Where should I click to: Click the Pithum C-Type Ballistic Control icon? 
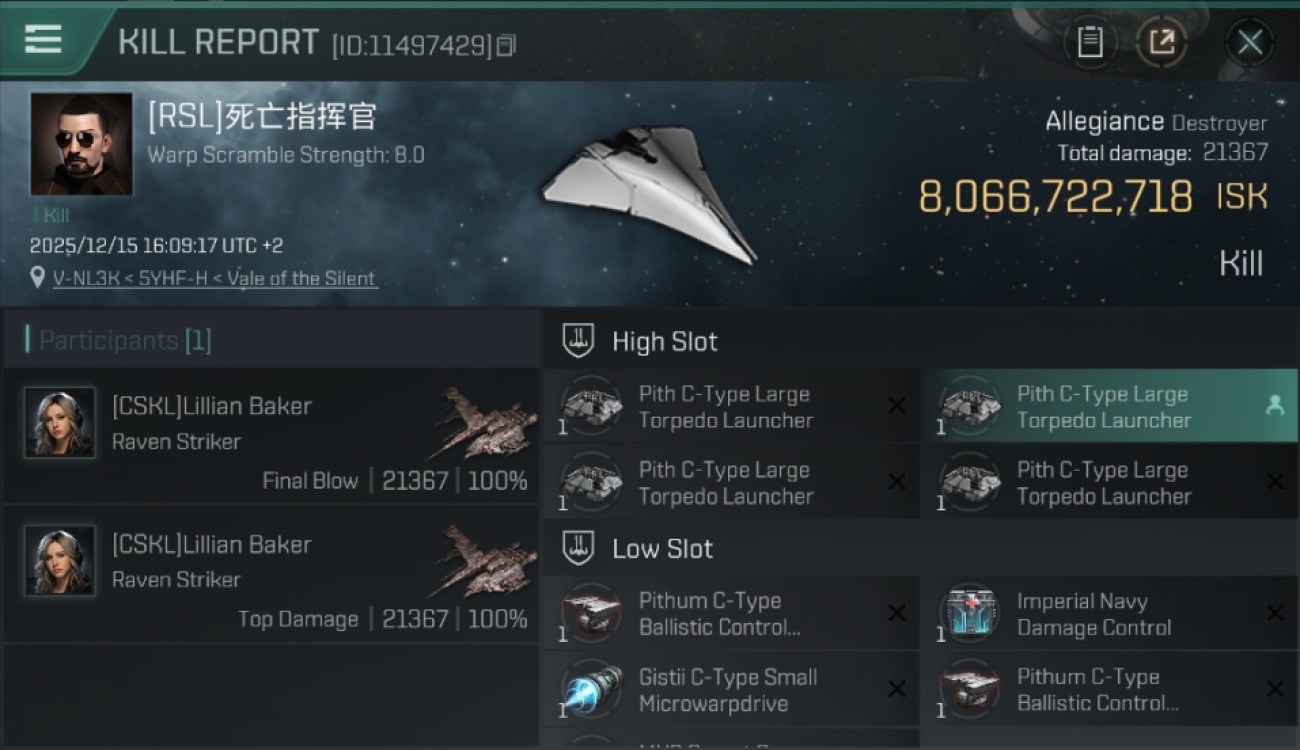[590, 612]
